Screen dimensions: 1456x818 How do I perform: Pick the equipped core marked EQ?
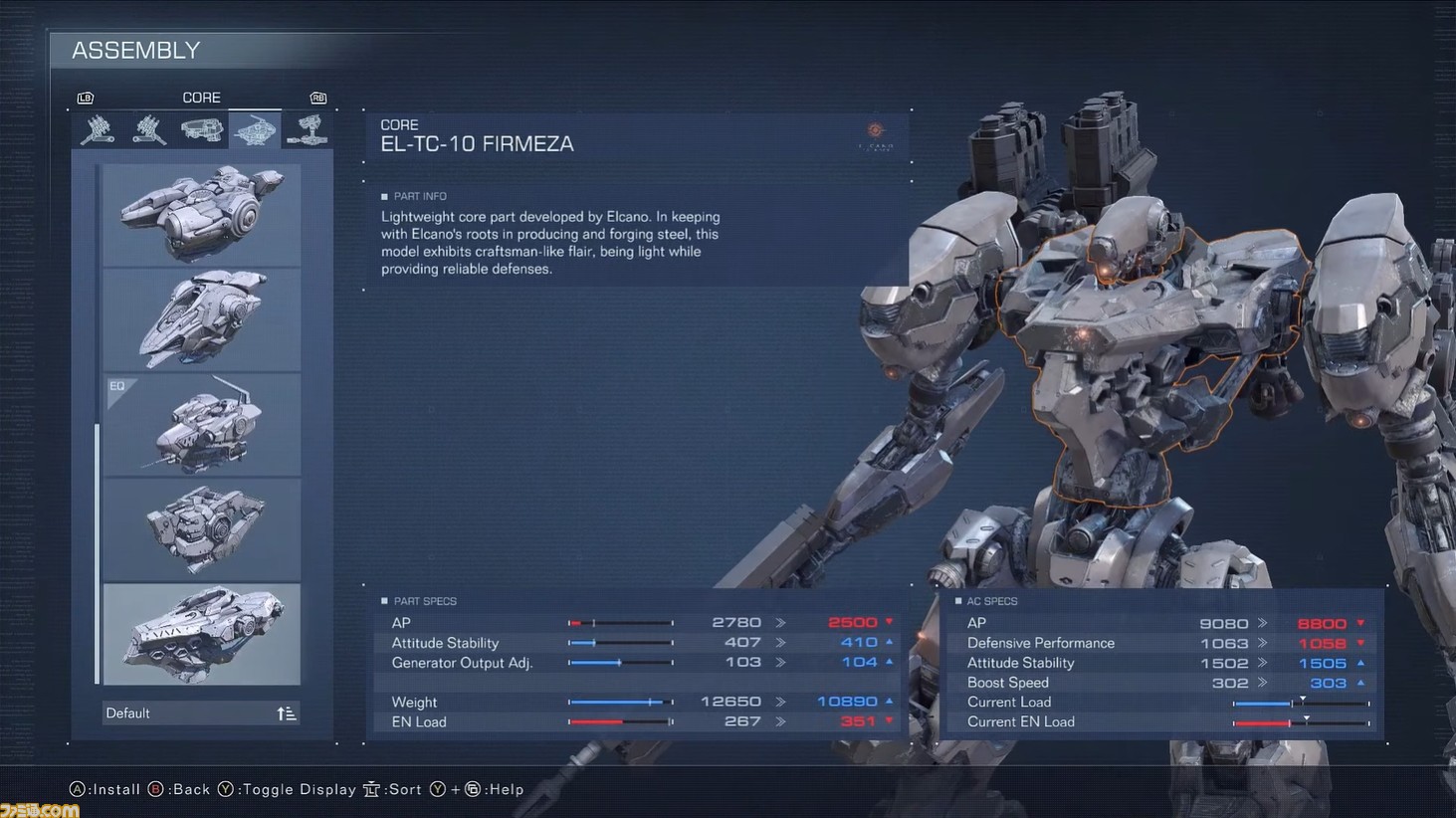[202, 425]
